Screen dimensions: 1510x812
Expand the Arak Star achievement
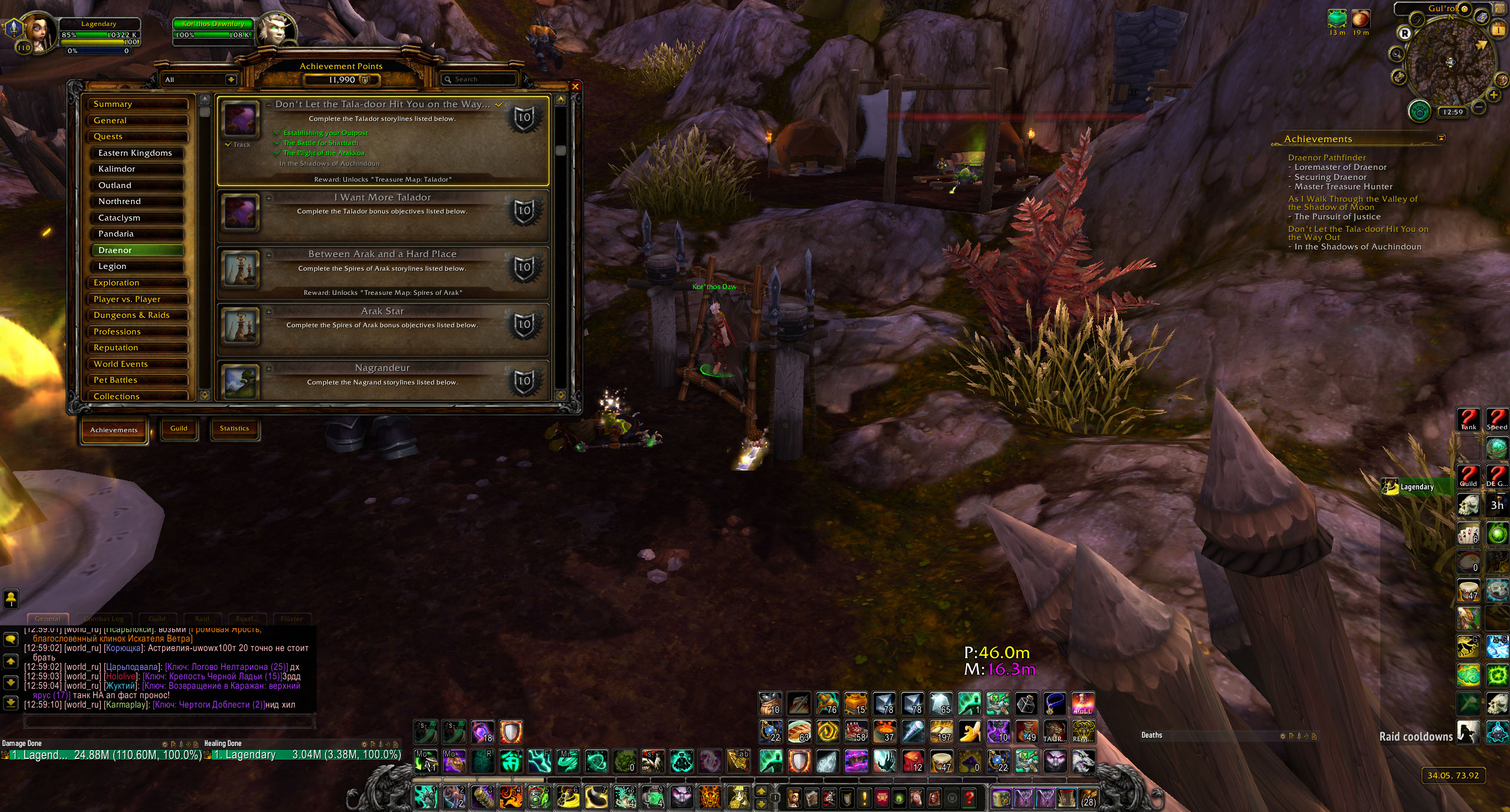coord(269,312)
